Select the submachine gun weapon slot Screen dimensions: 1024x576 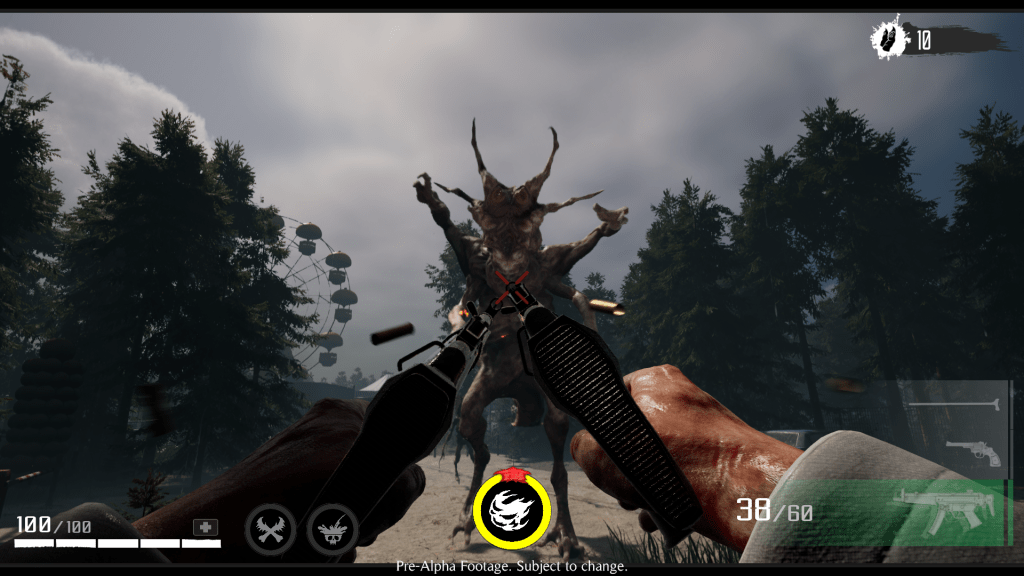[x=945, y=508]
